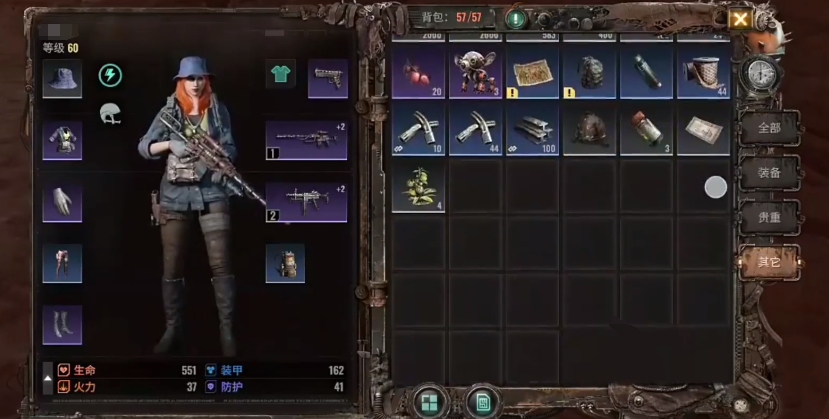This screenshot has height=419, width=829.
Task: Select the equipped boots slot
Action: (62, 324)
